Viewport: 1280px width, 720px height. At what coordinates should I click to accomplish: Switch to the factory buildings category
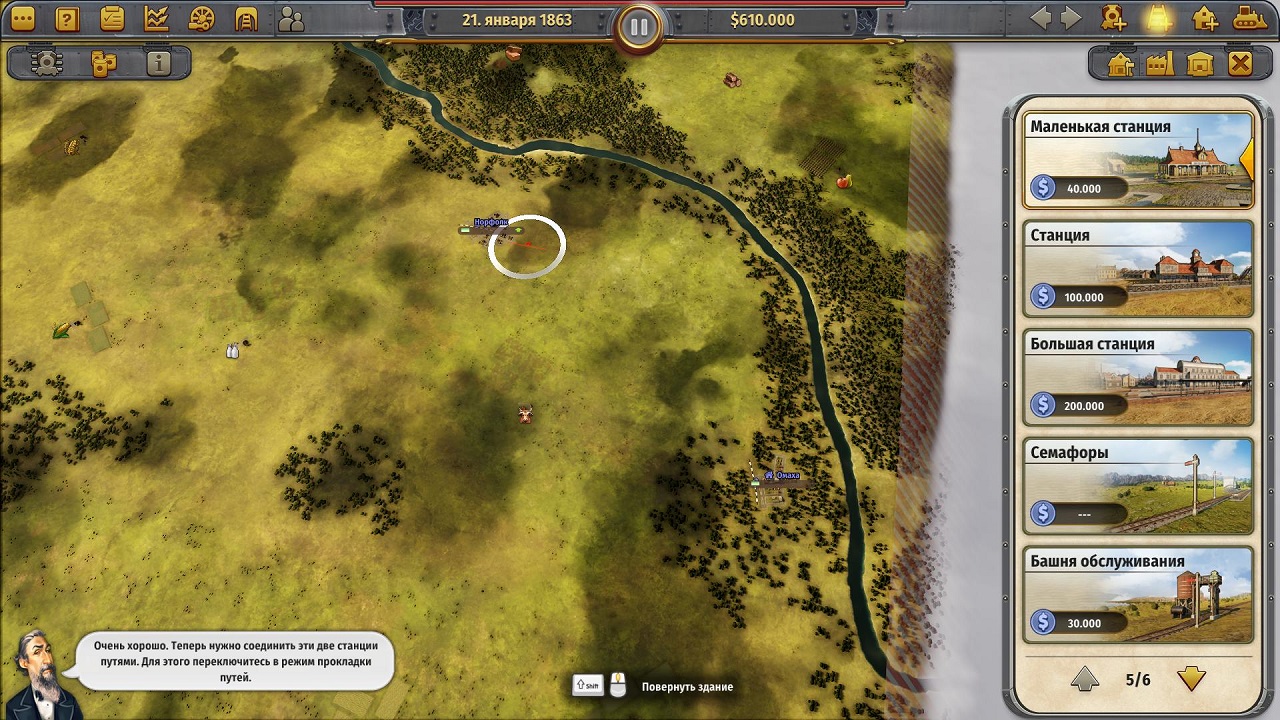click(x=1160, y=64)
